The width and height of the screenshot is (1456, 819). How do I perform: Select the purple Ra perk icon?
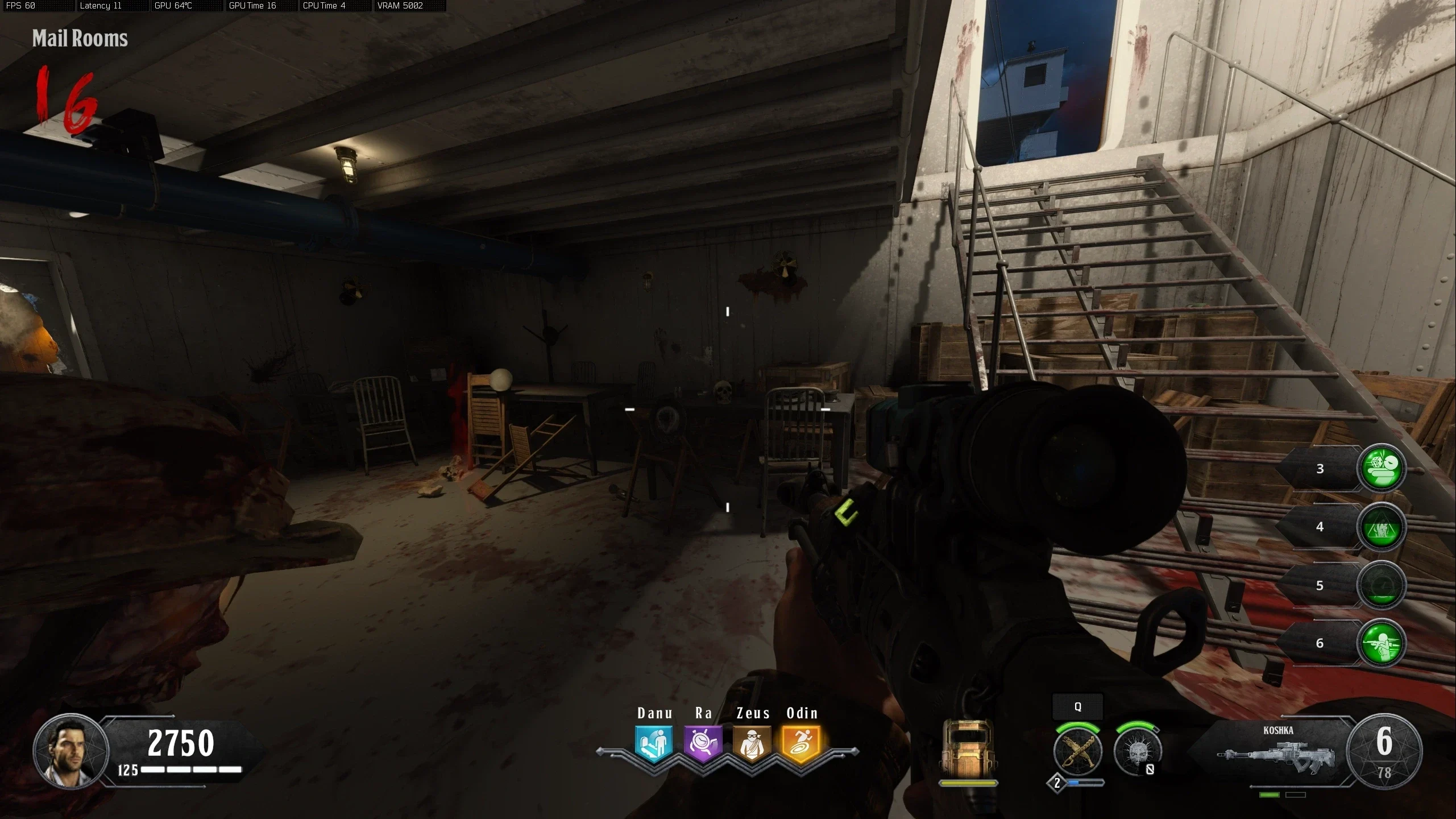[703, 743]
